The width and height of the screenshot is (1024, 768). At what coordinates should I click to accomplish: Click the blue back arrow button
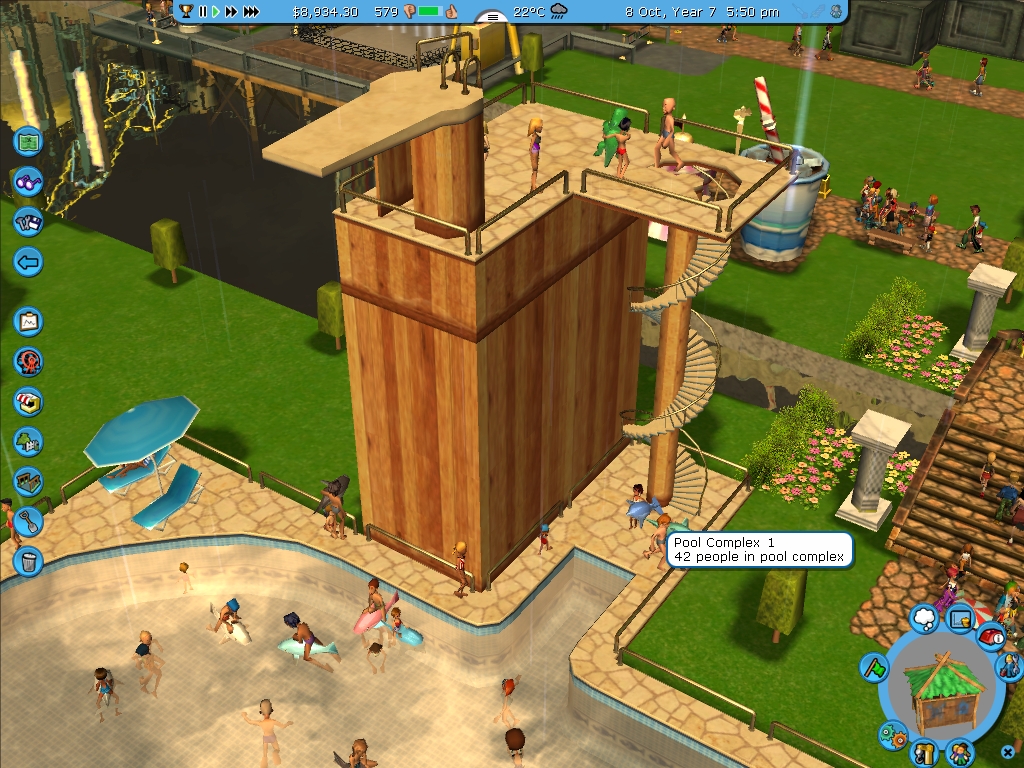(28, 263)
